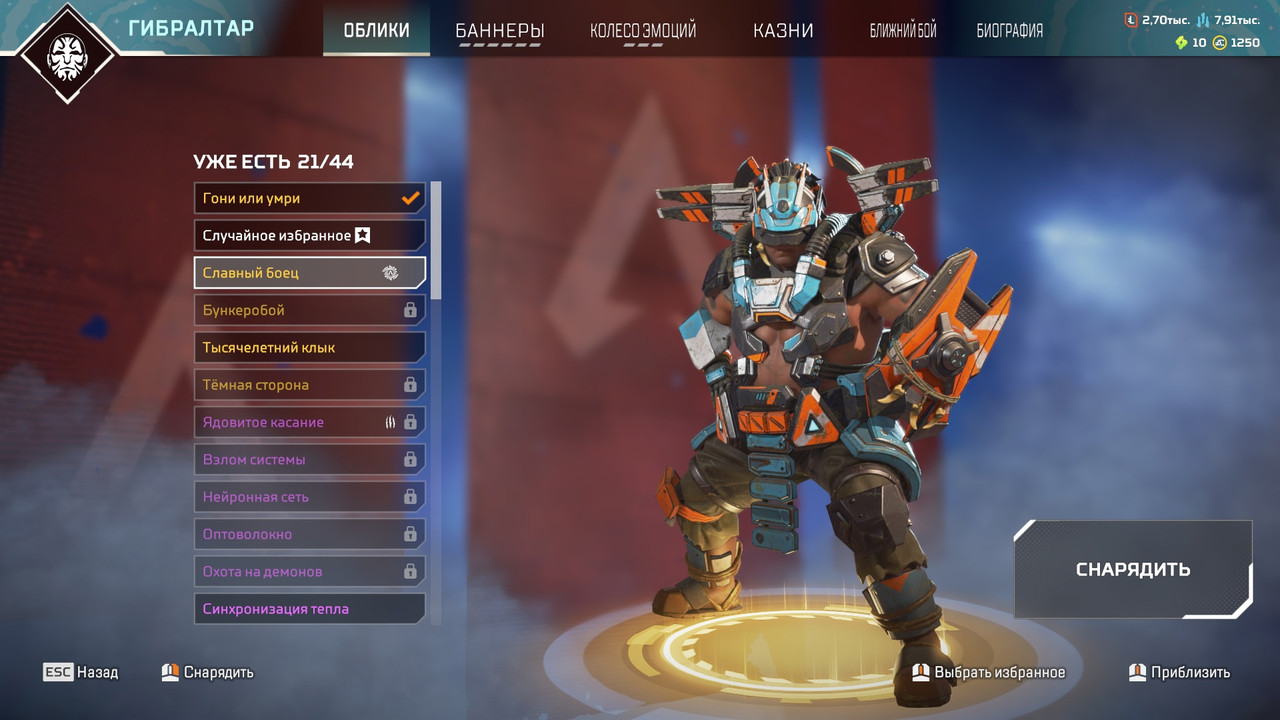Select the Тысячелетний клык skin

[309, 348]
